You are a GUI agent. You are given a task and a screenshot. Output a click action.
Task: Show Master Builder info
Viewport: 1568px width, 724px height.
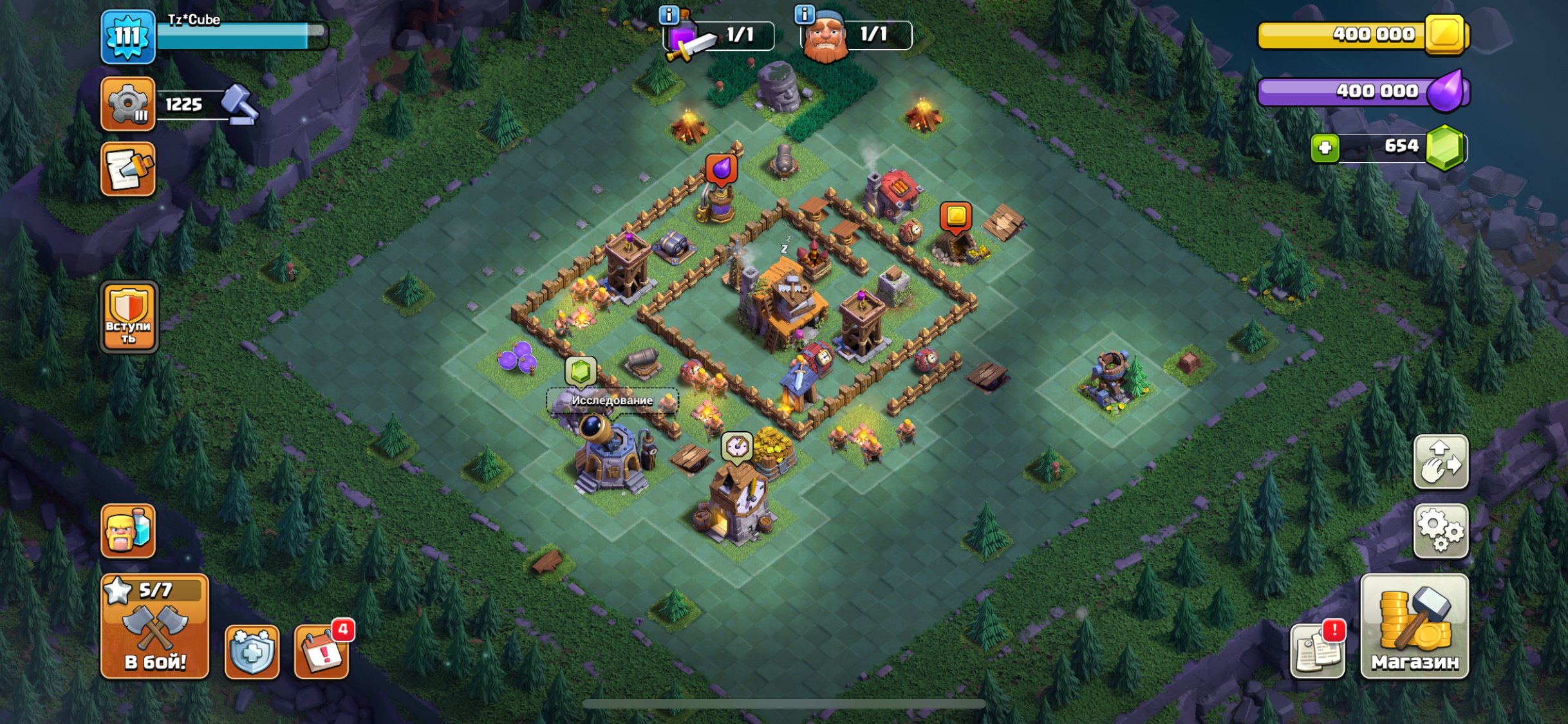click(805, 14)
